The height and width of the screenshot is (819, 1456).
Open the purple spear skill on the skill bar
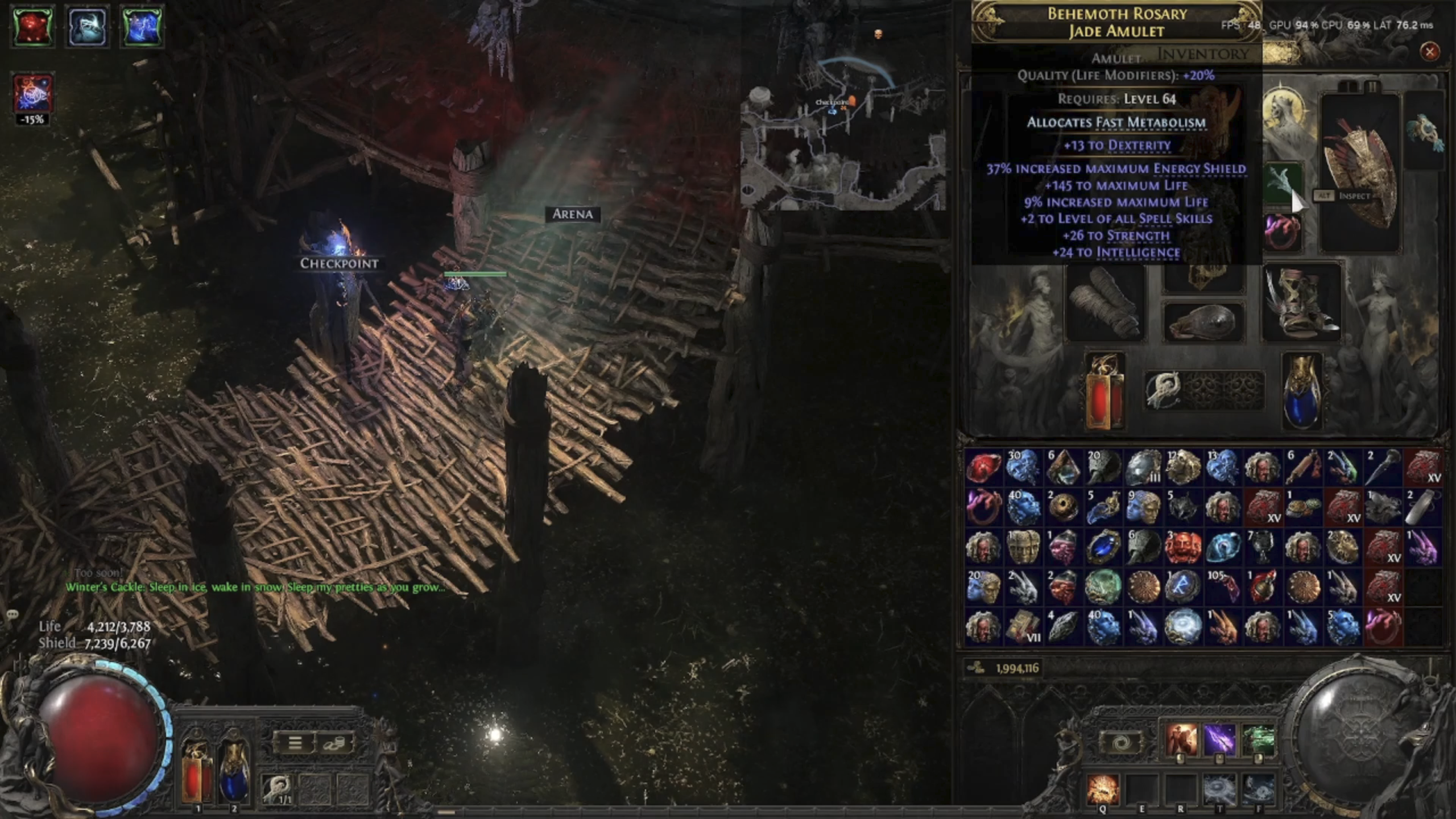click(1220, 738)
